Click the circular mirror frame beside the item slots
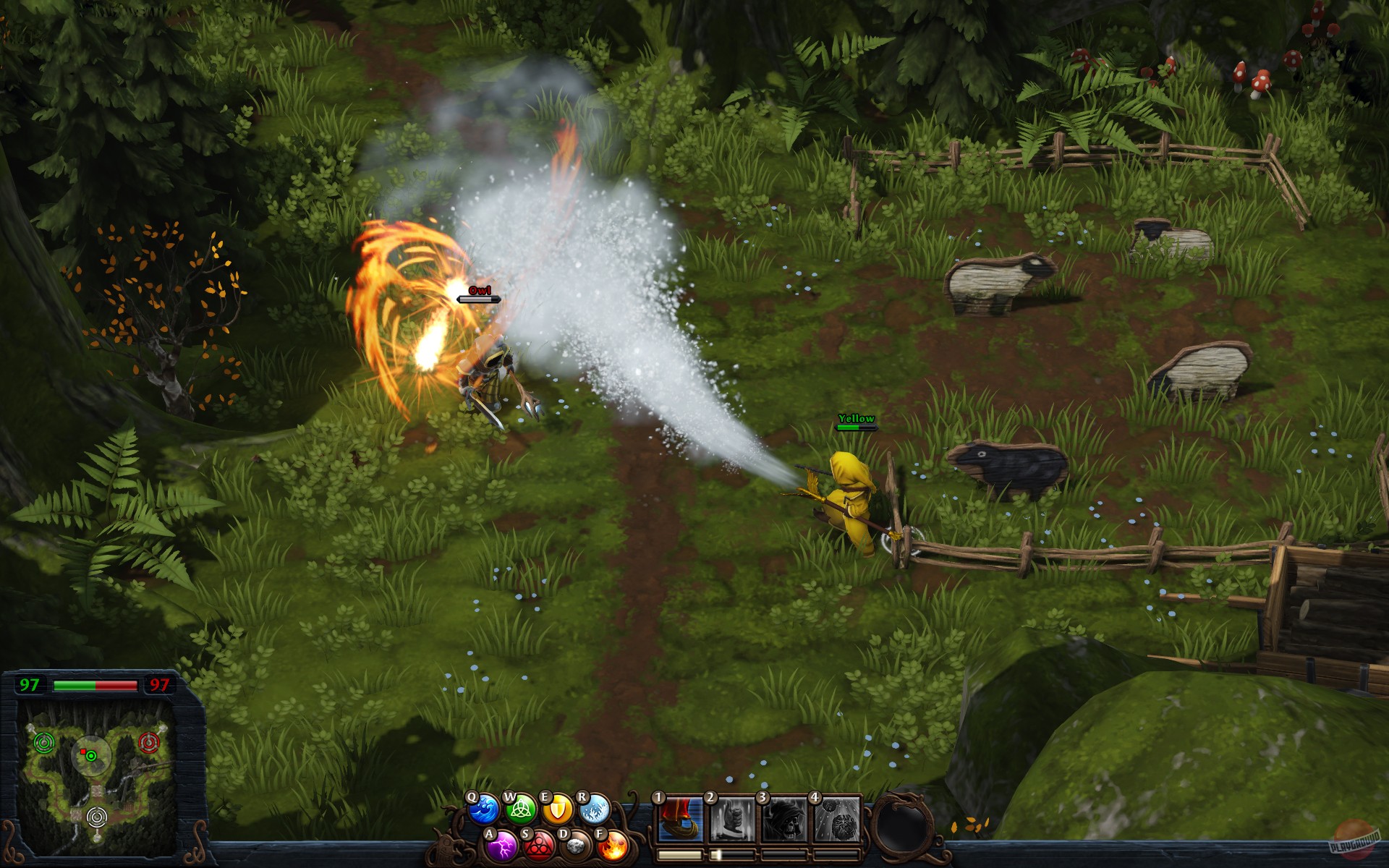 coord(905,825)
